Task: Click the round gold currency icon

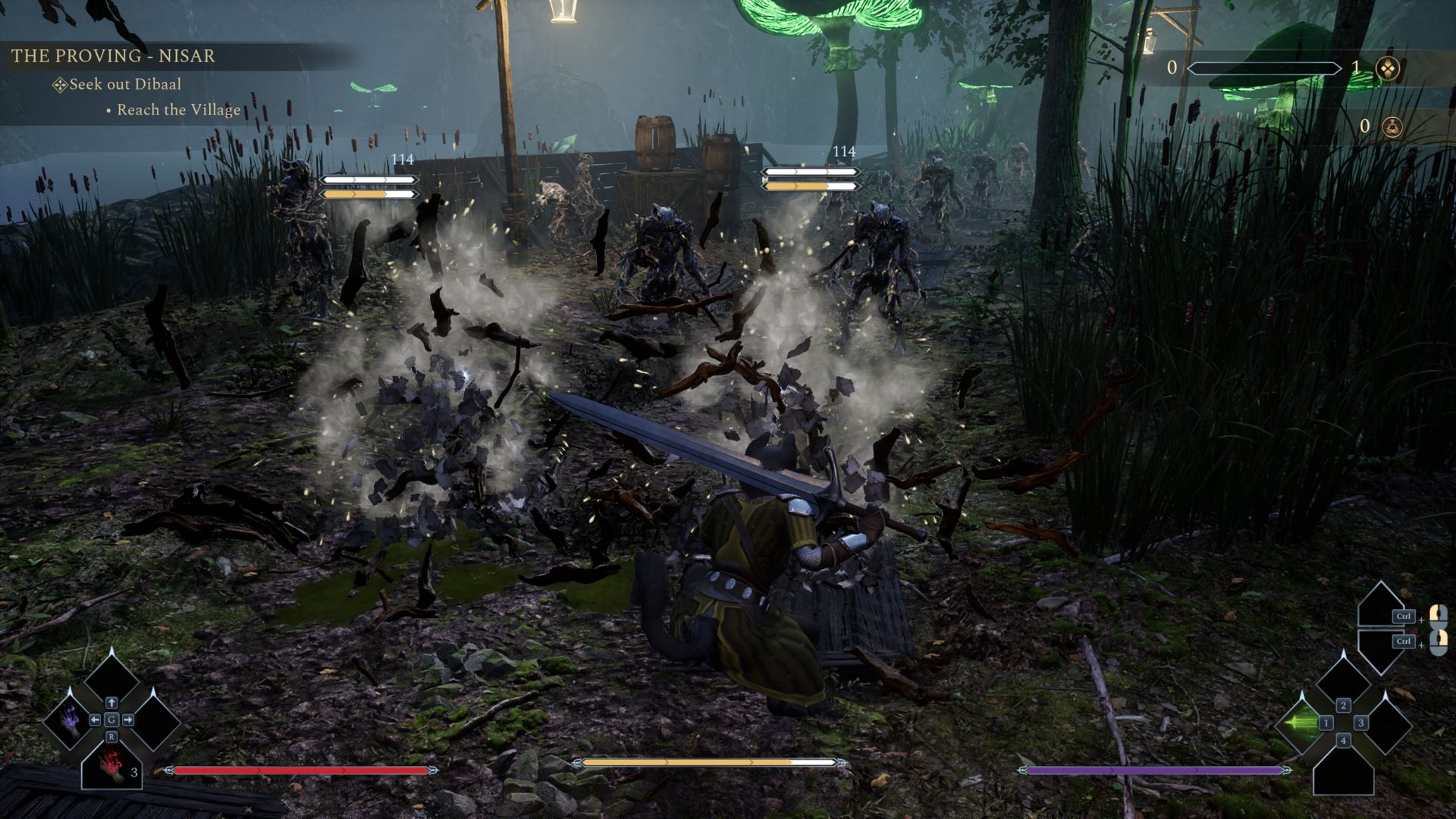Action: tap(1392, 127)
